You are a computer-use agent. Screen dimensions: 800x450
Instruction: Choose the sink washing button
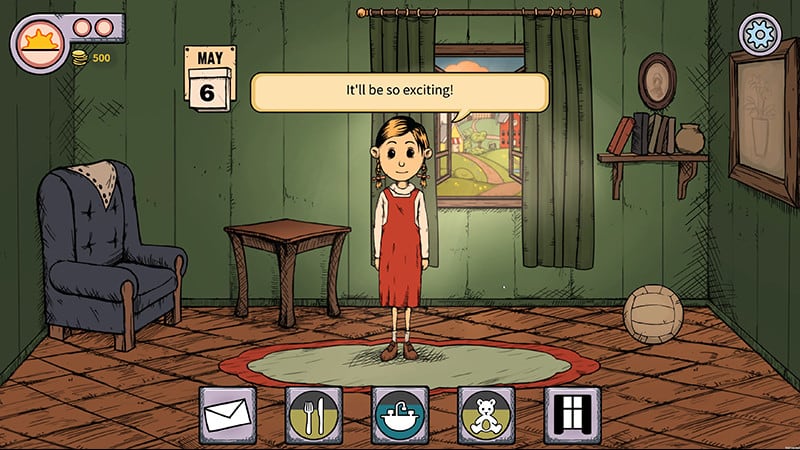(400, 415)
